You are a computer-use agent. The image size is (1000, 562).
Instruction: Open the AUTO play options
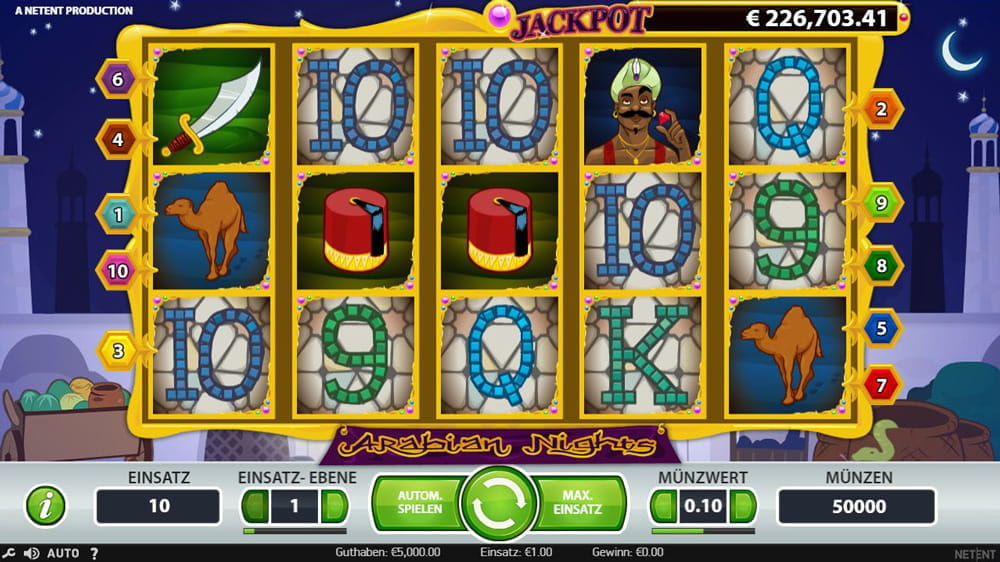pos(63,553)
